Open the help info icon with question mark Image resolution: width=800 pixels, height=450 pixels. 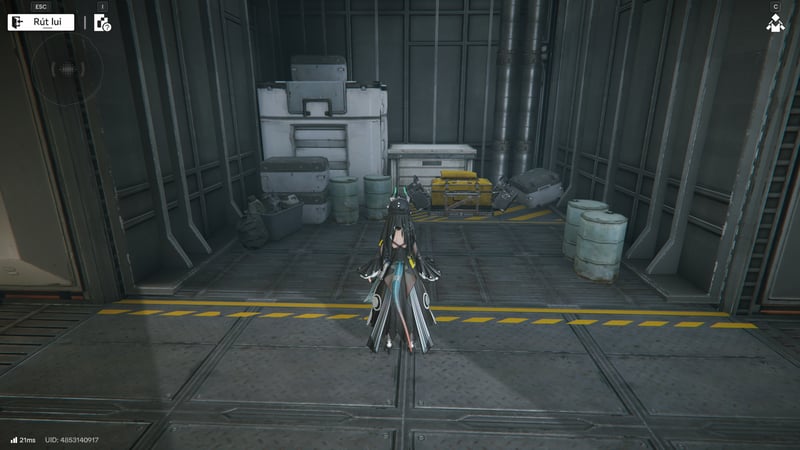pyautogui.click(x=102, y=23)
